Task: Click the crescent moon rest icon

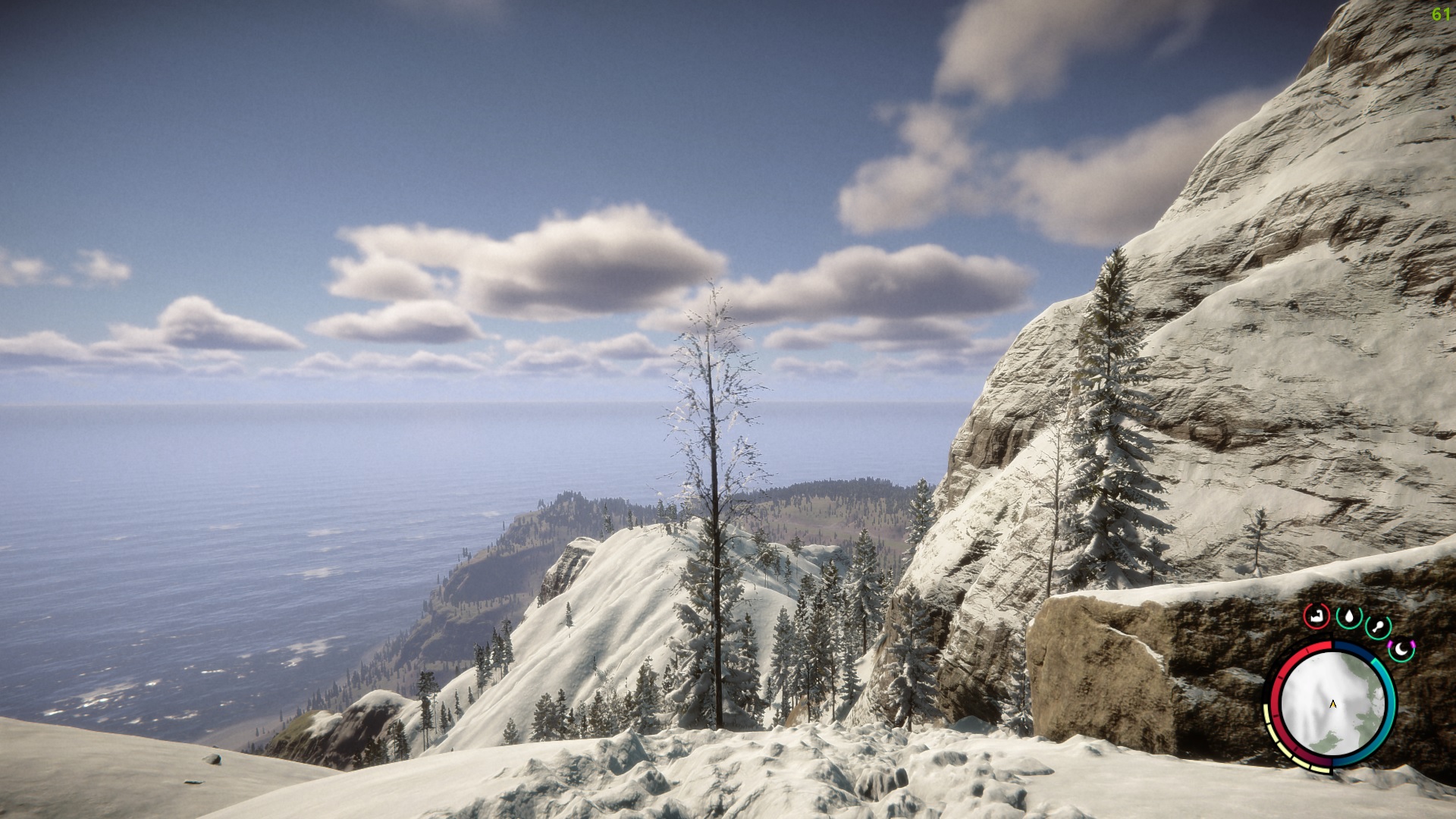Action: (x=1402, y=649)
